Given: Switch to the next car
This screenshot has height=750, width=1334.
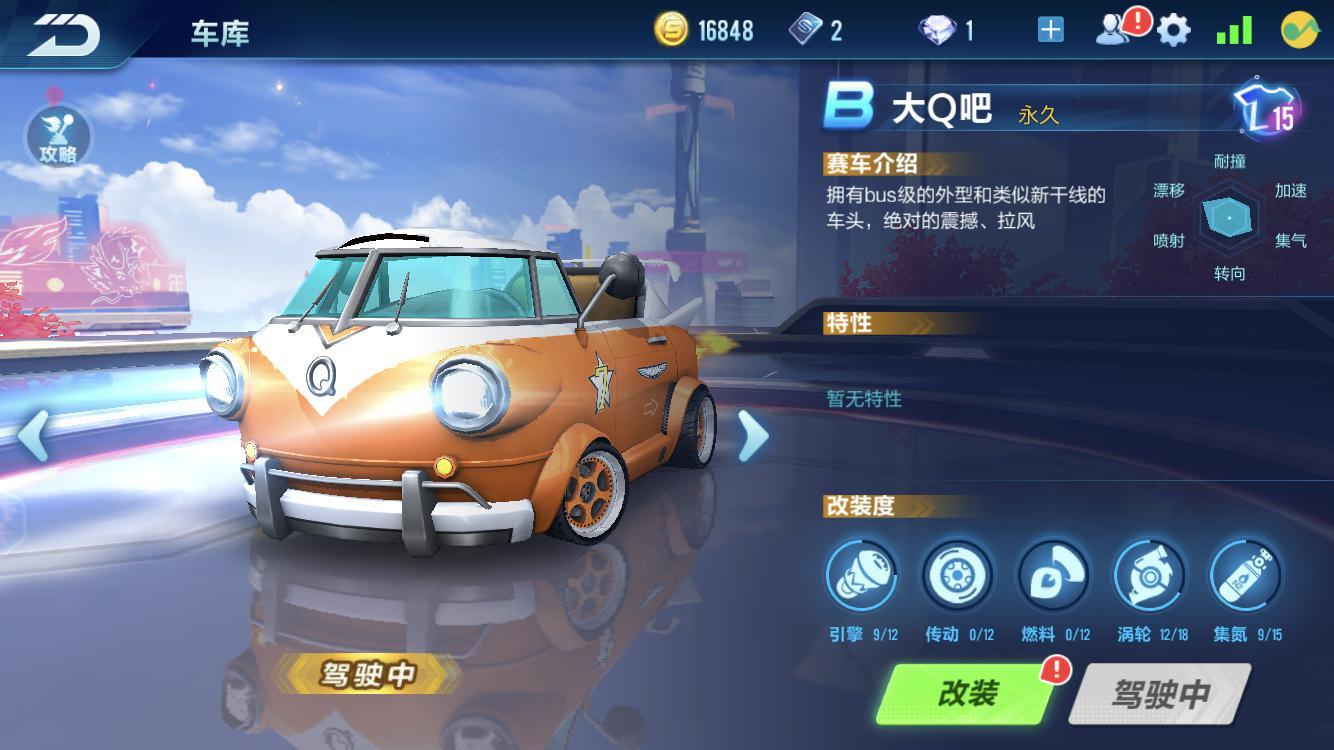Looking at the screenshot, I should click(752, 435).
